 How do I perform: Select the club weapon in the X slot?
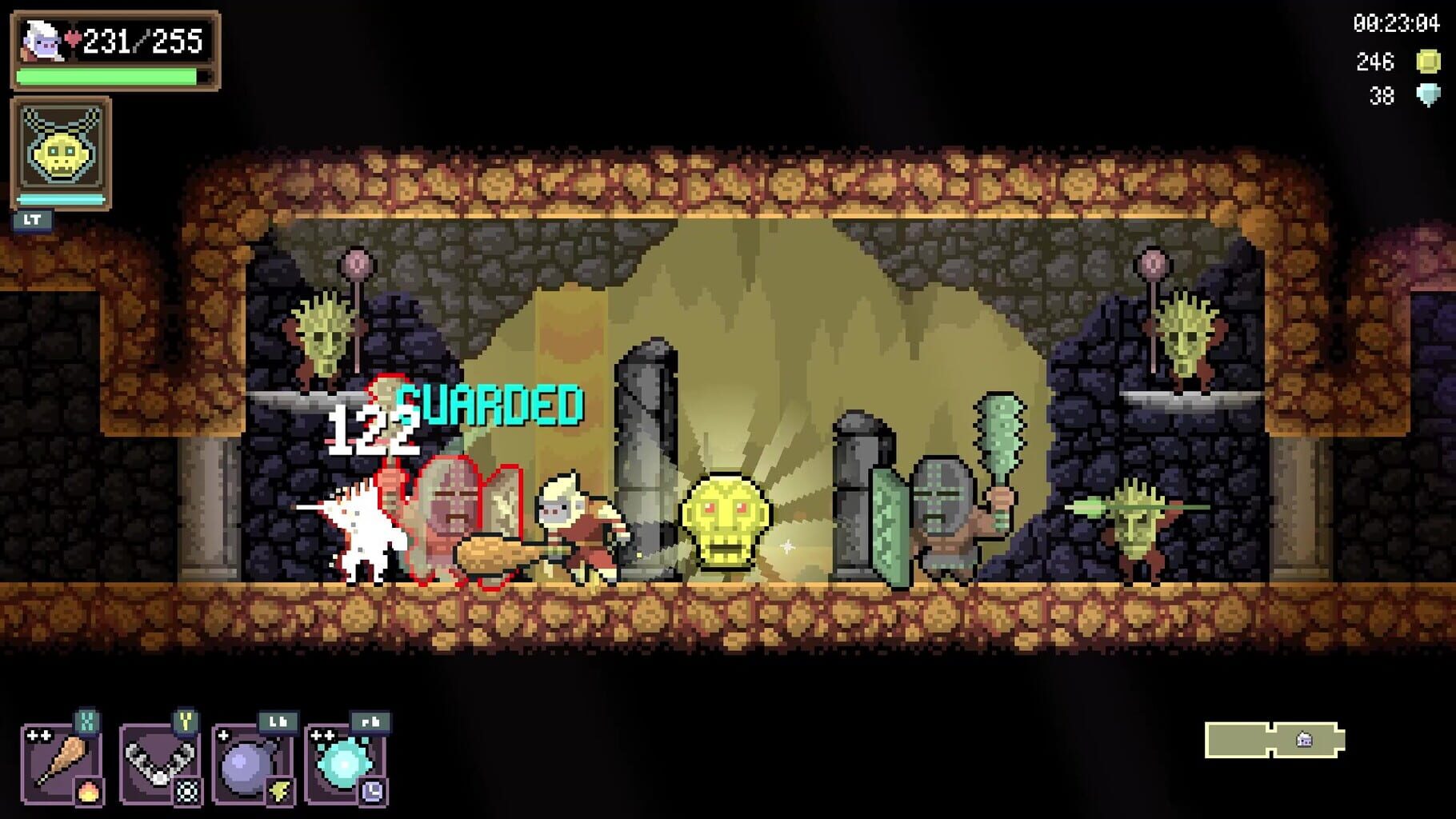click(64, 760)
